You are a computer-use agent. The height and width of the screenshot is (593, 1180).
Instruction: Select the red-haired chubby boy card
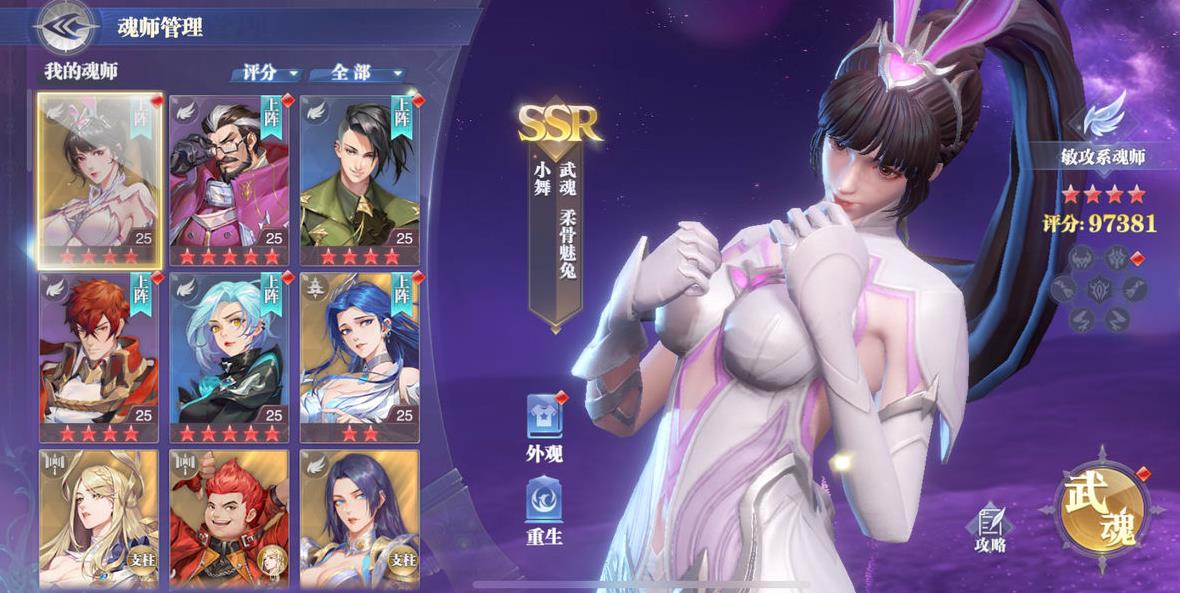tap(229, 518)
